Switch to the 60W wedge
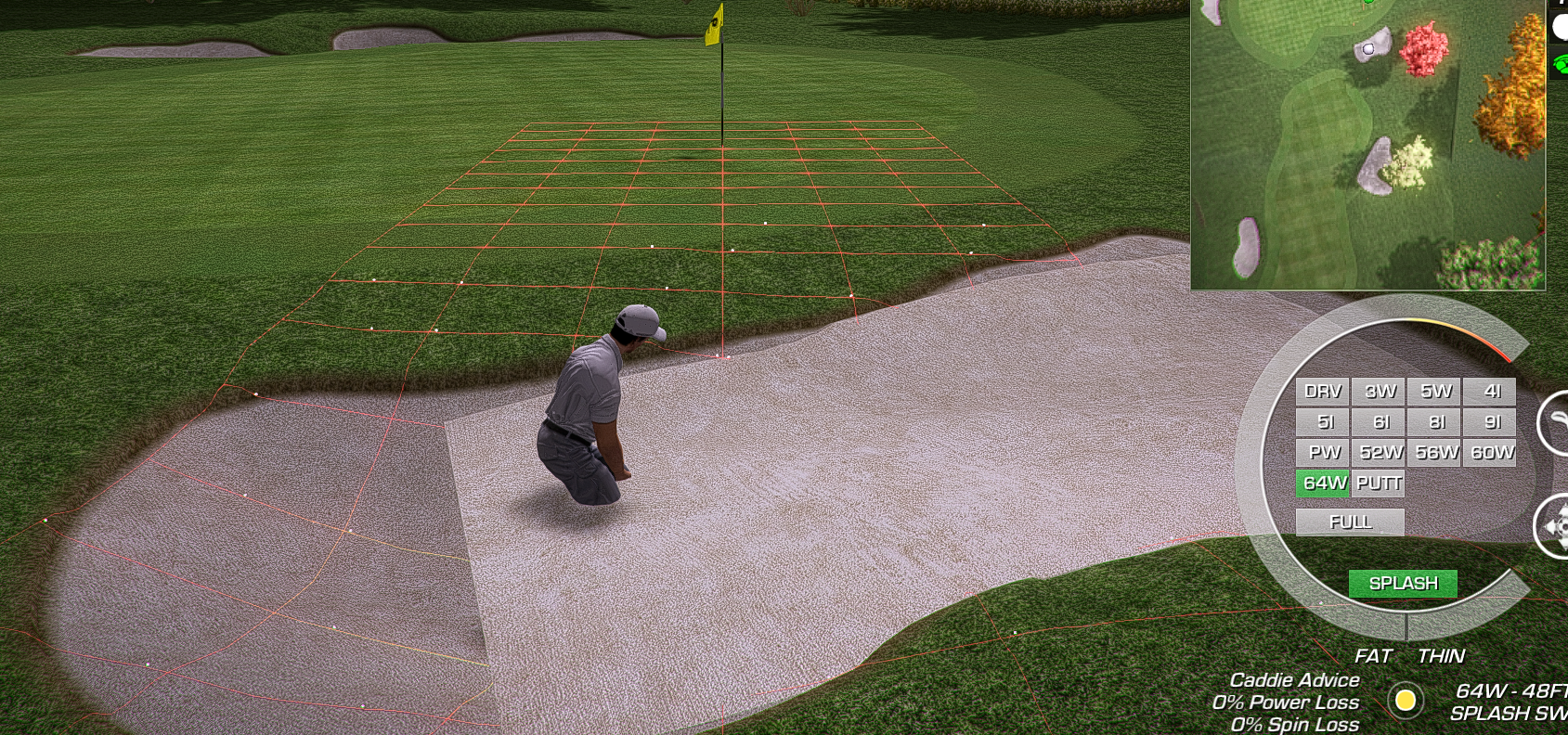 click(x=1490, y=453)
